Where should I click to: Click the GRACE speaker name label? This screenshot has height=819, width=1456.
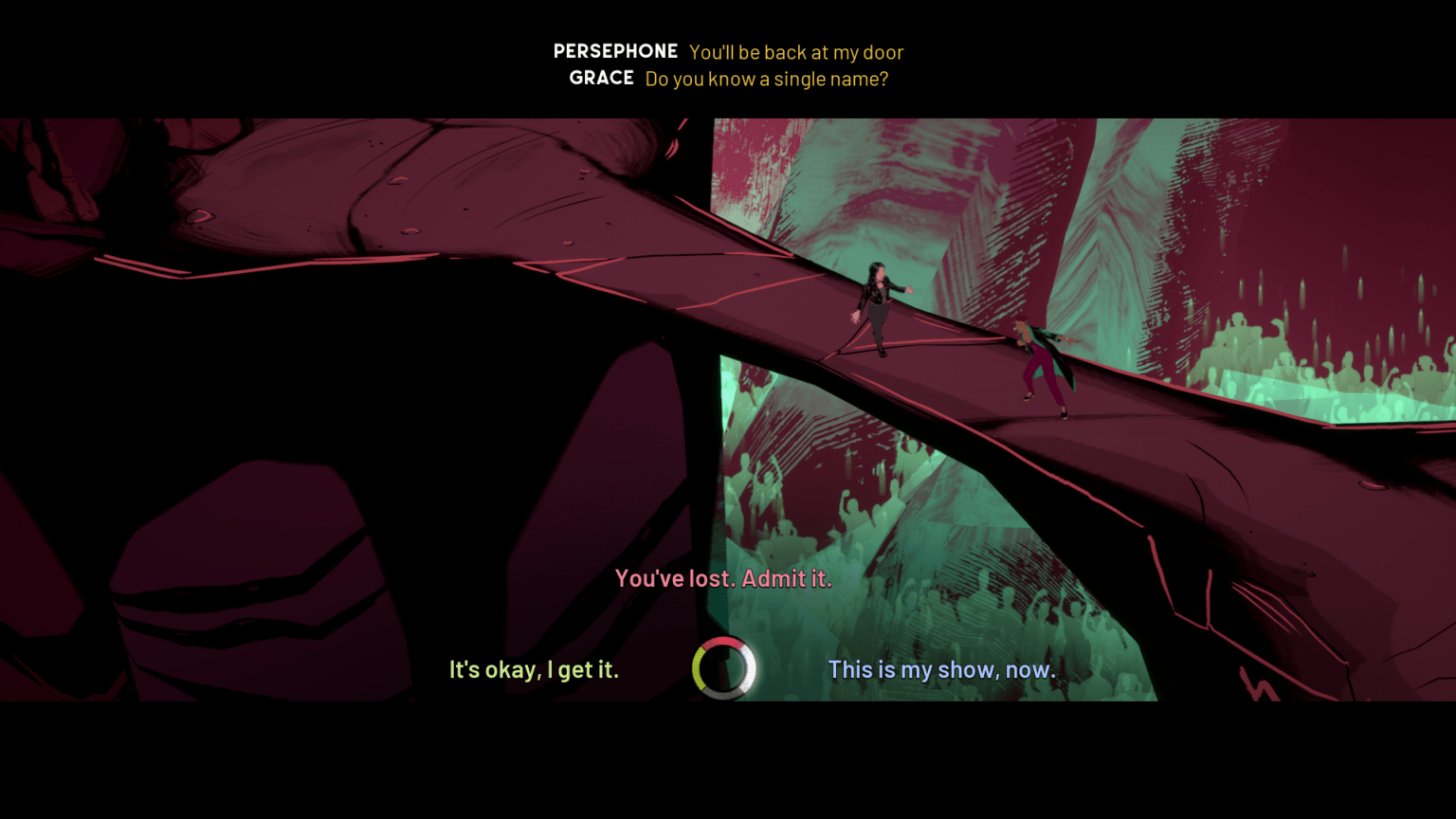(603, 79)
